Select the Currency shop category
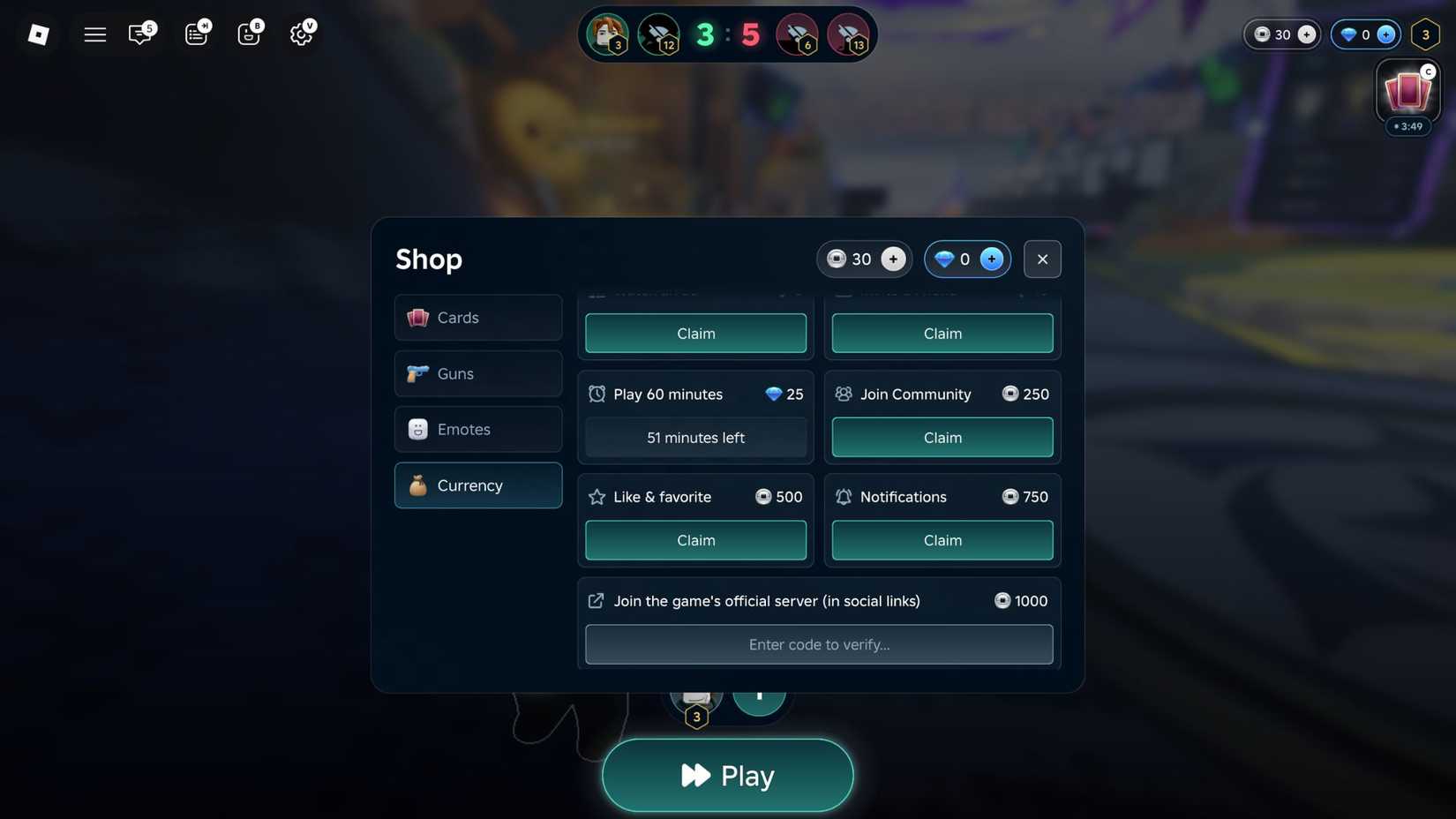 477,485
